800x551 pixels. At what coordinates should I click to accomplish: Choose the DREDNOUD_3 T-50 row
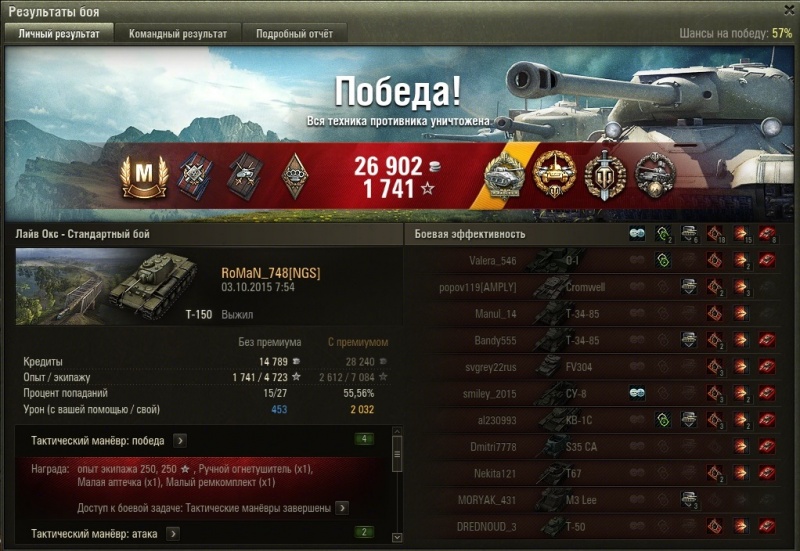coord(600,525)
